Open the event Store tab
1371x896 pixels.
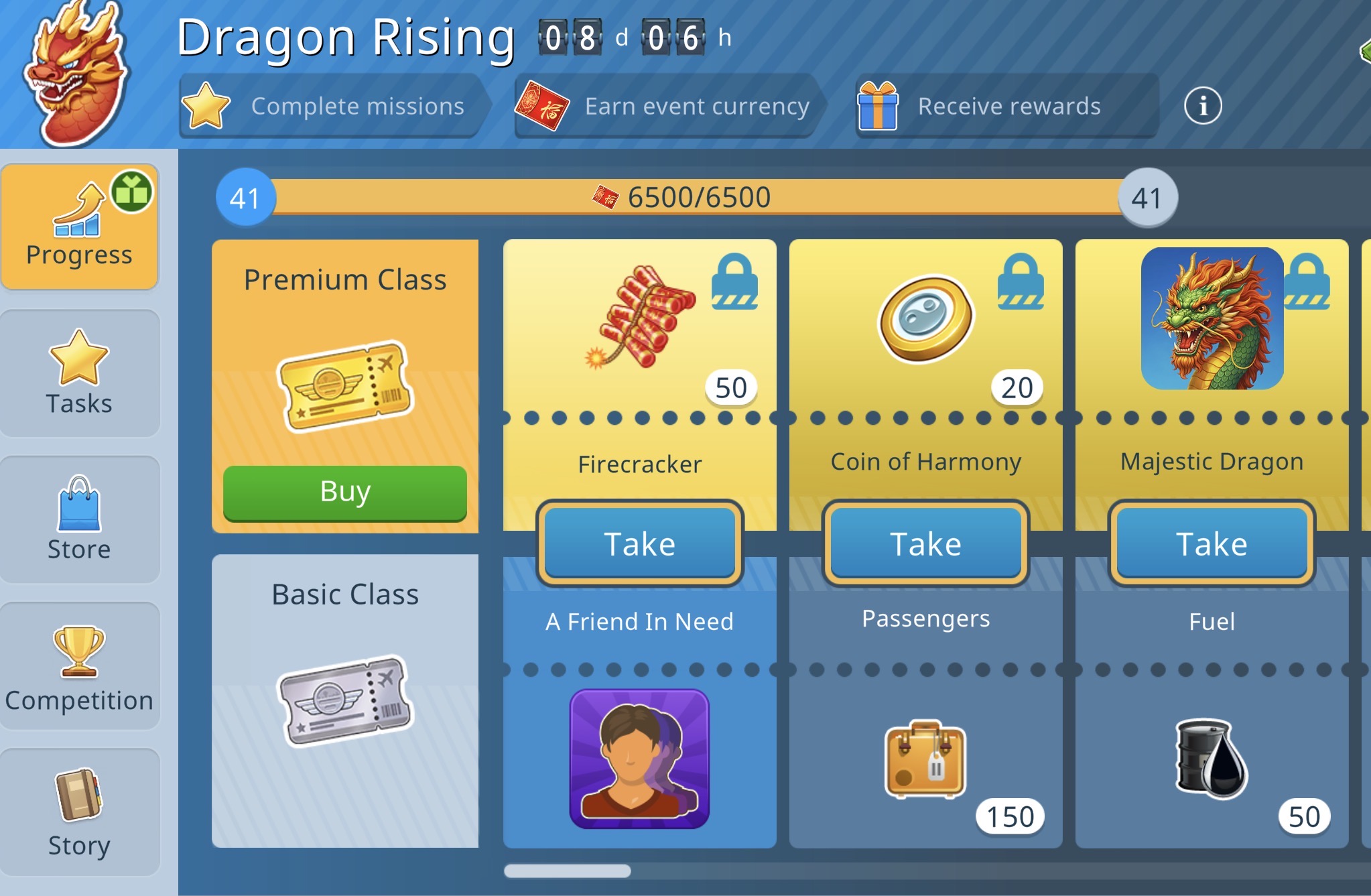(79, 519)
